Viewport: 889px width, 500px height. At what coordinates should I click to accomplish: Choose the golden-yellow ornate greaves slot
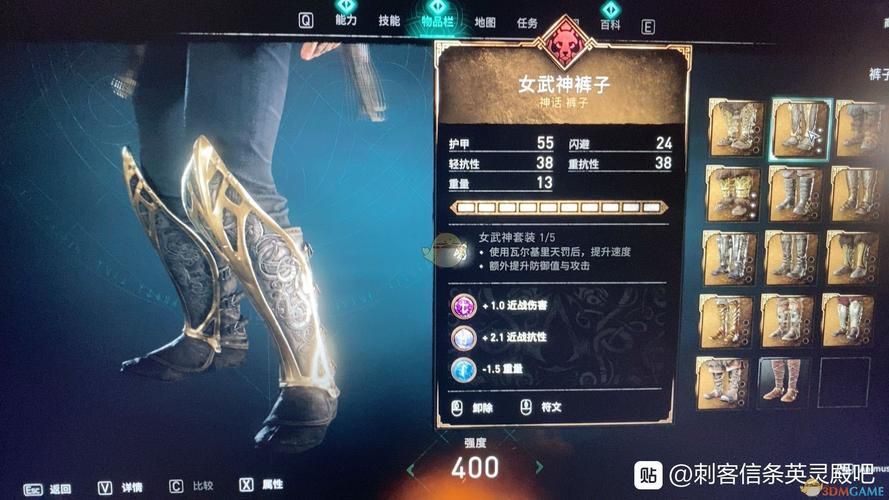tap(734, 191)
